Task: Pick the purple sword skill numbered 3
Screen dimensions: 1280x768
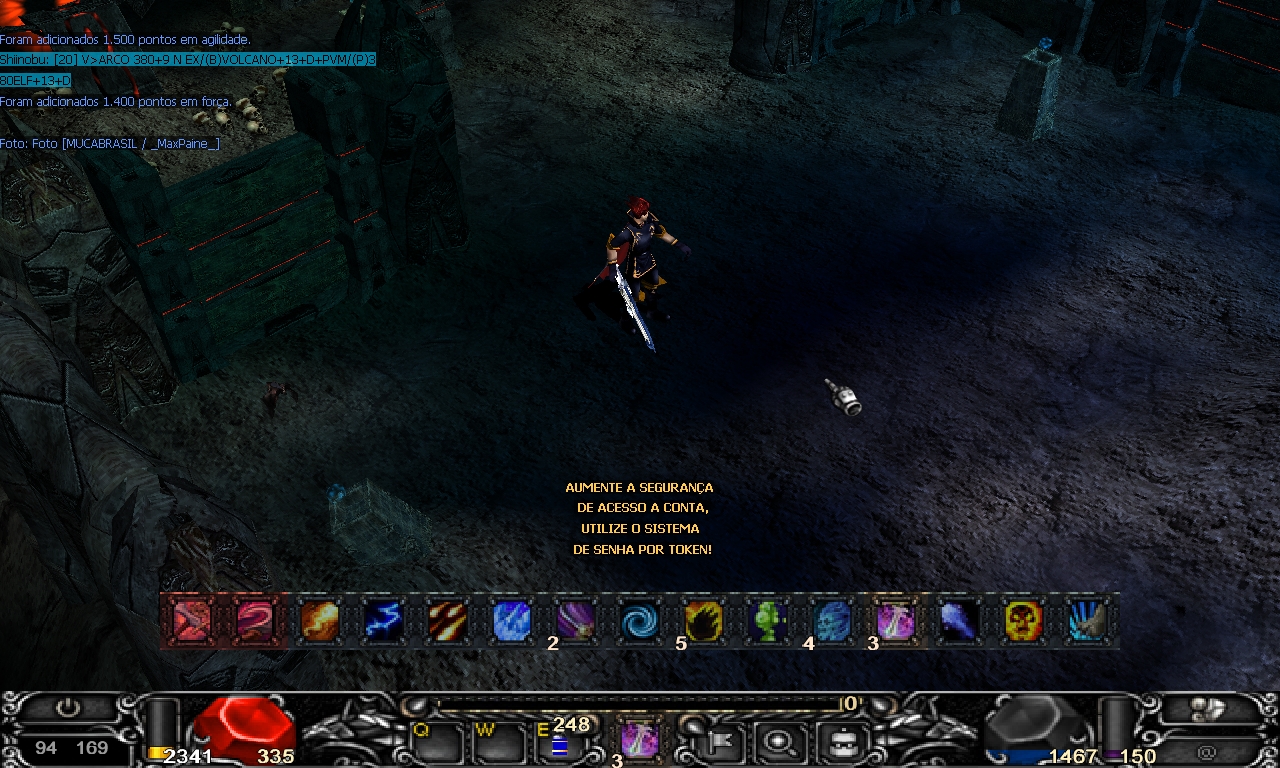Action: 895,621
